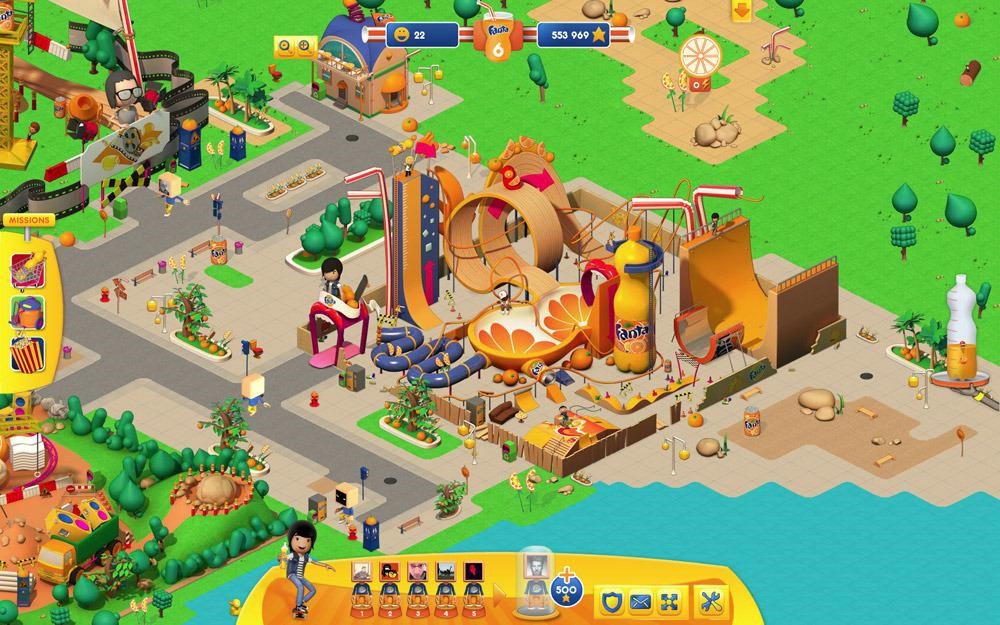The width and height of the screenshot is (1000, 625).
Task: Click the orange down arrow button
Action: (741, 11)
